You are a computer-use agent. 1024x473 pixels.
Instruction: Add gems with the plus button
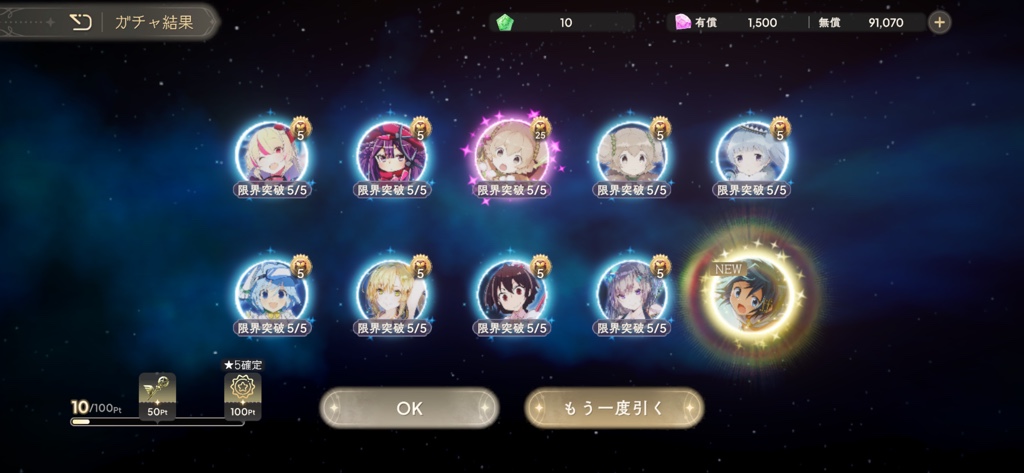[x=939, y=22]
